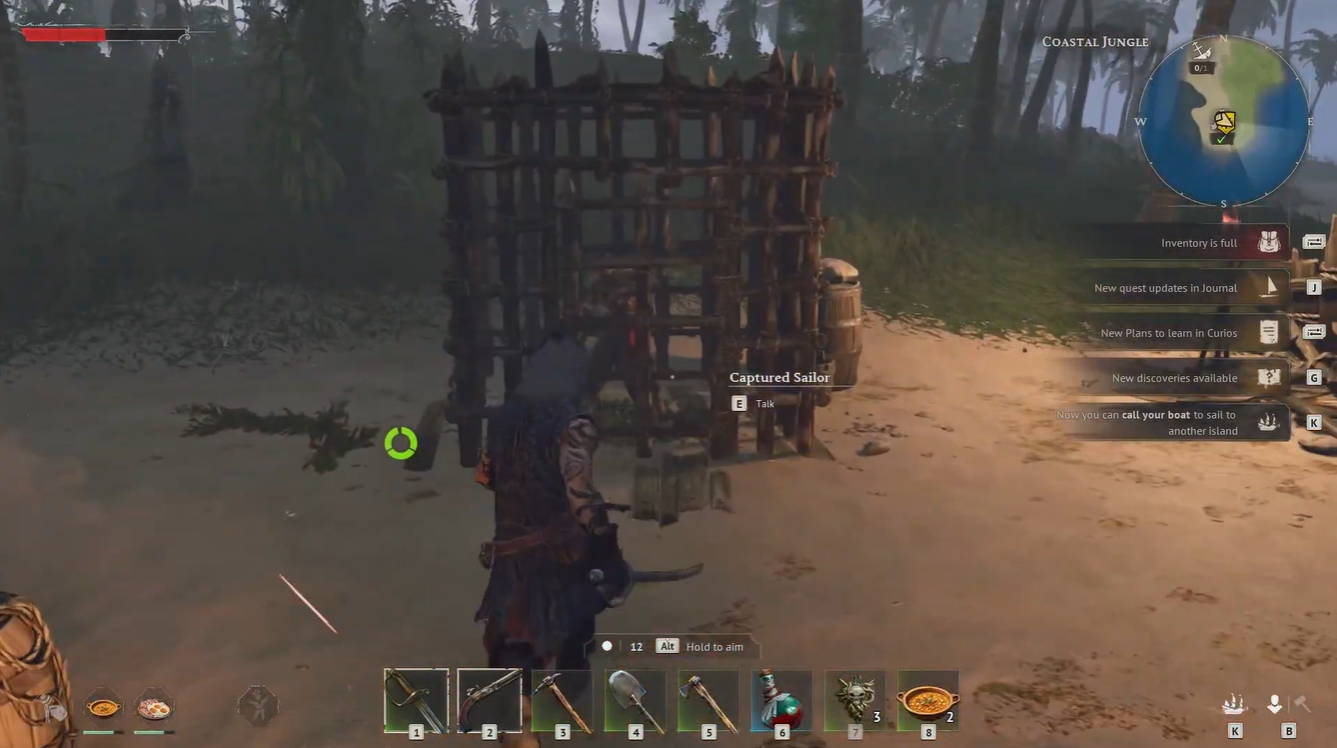This screenshot has width=1337, height=748.
Task: Toggle the lantern with the K indicator
Action: click(1232, 703)
